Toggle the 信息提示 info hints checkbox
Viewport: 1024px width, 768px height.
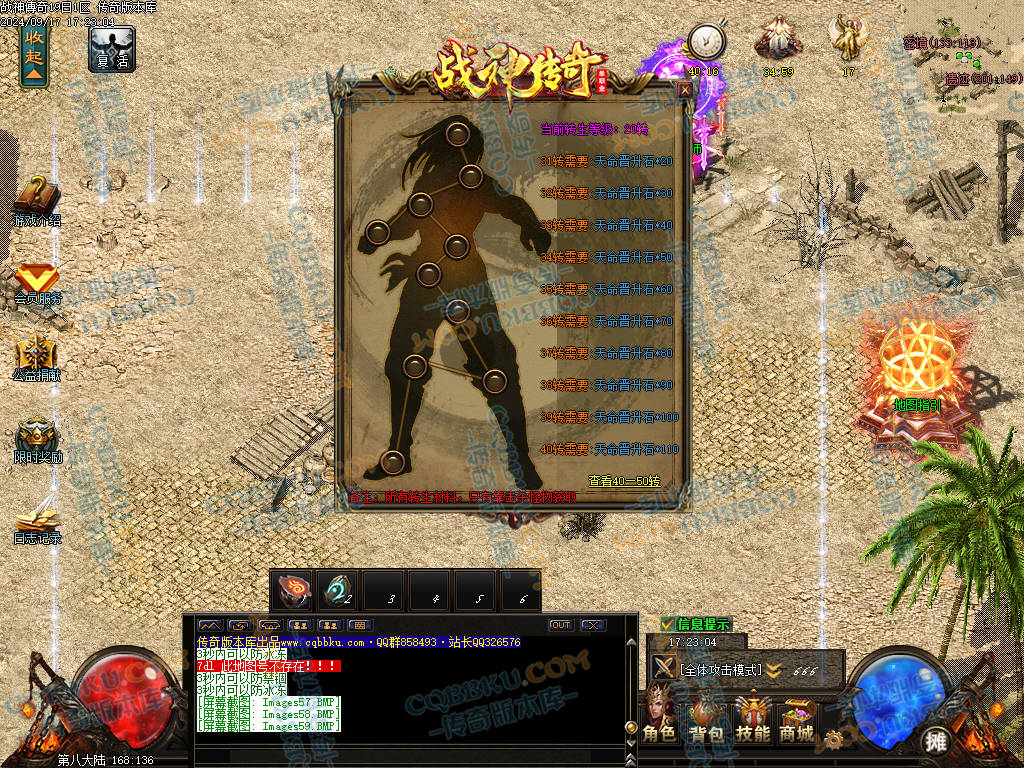click(667, 624)
